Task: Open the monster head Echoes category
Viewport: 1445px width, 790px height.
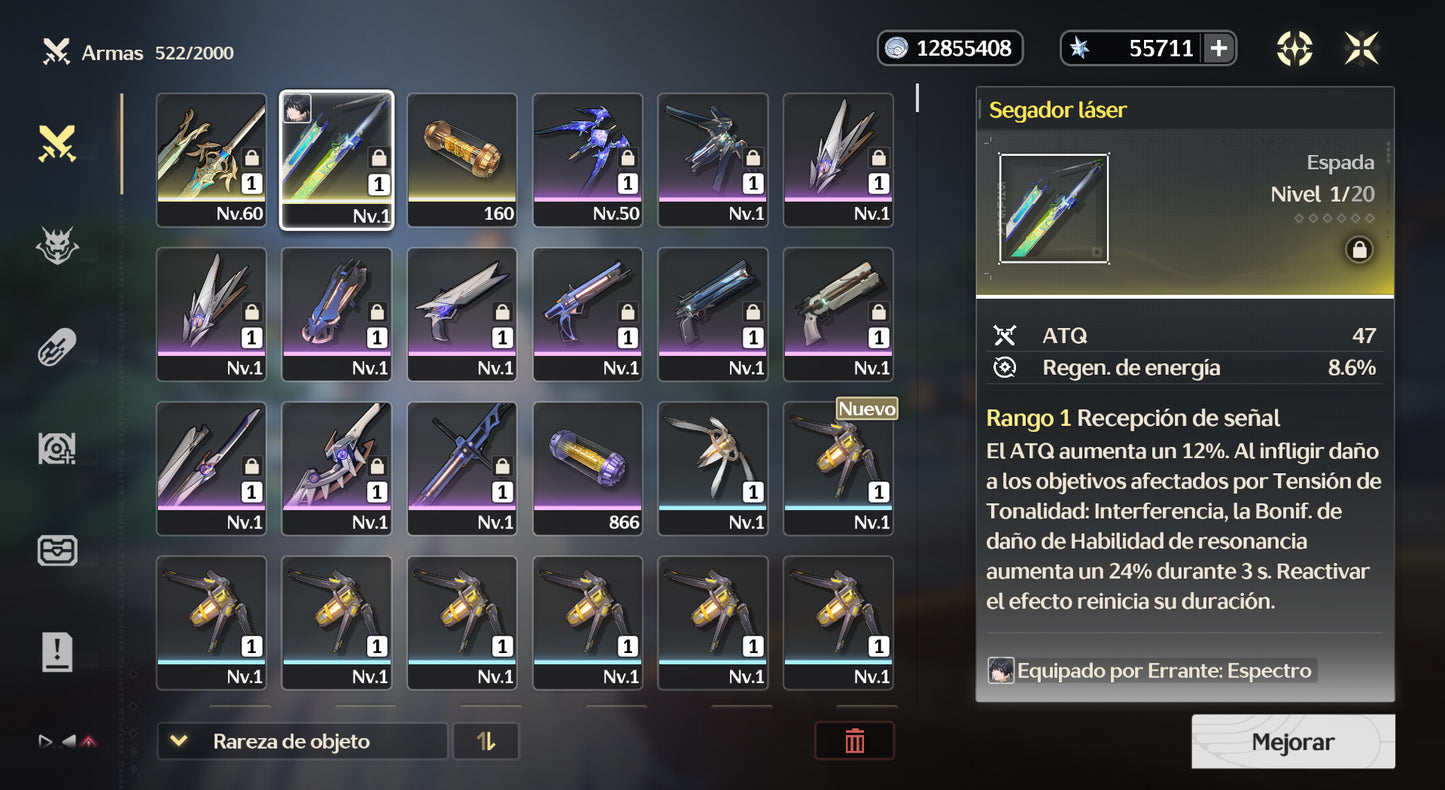Action: click(57, 245)
